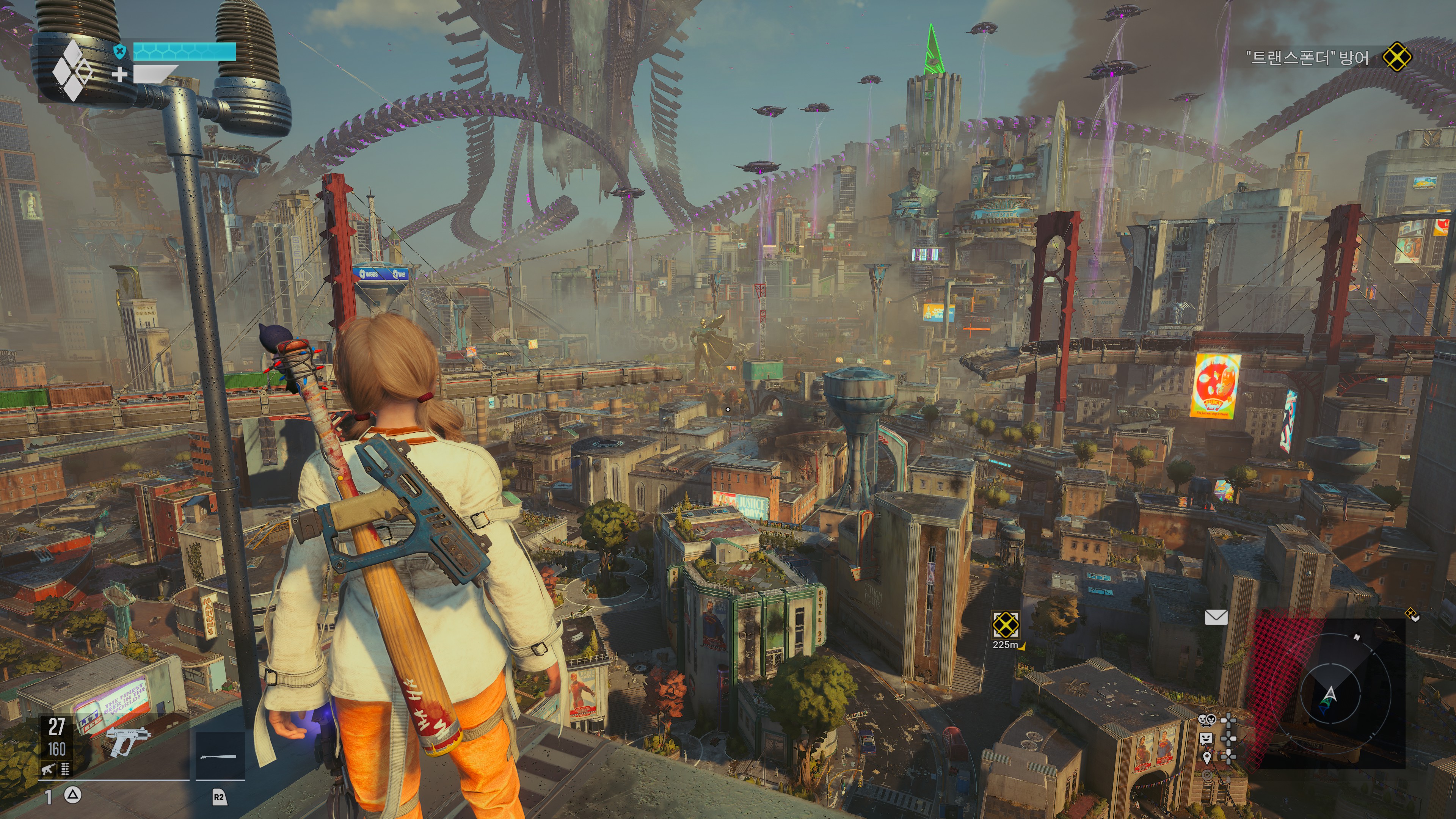
Task: Select the 225m objective waypoint marker
Action: (x=1006, y=624)
